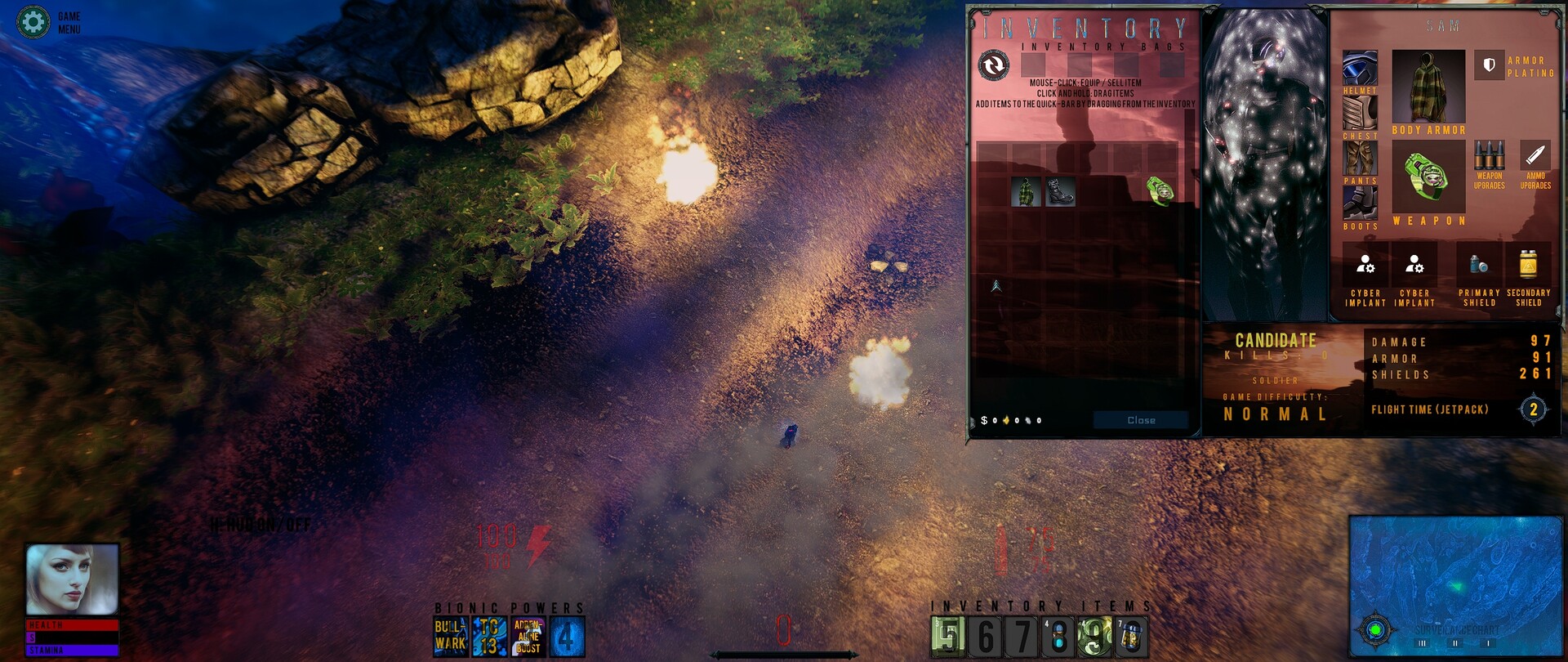Activate the Bullwark bionic power
1568x662 pixels.
coord(451,637)
